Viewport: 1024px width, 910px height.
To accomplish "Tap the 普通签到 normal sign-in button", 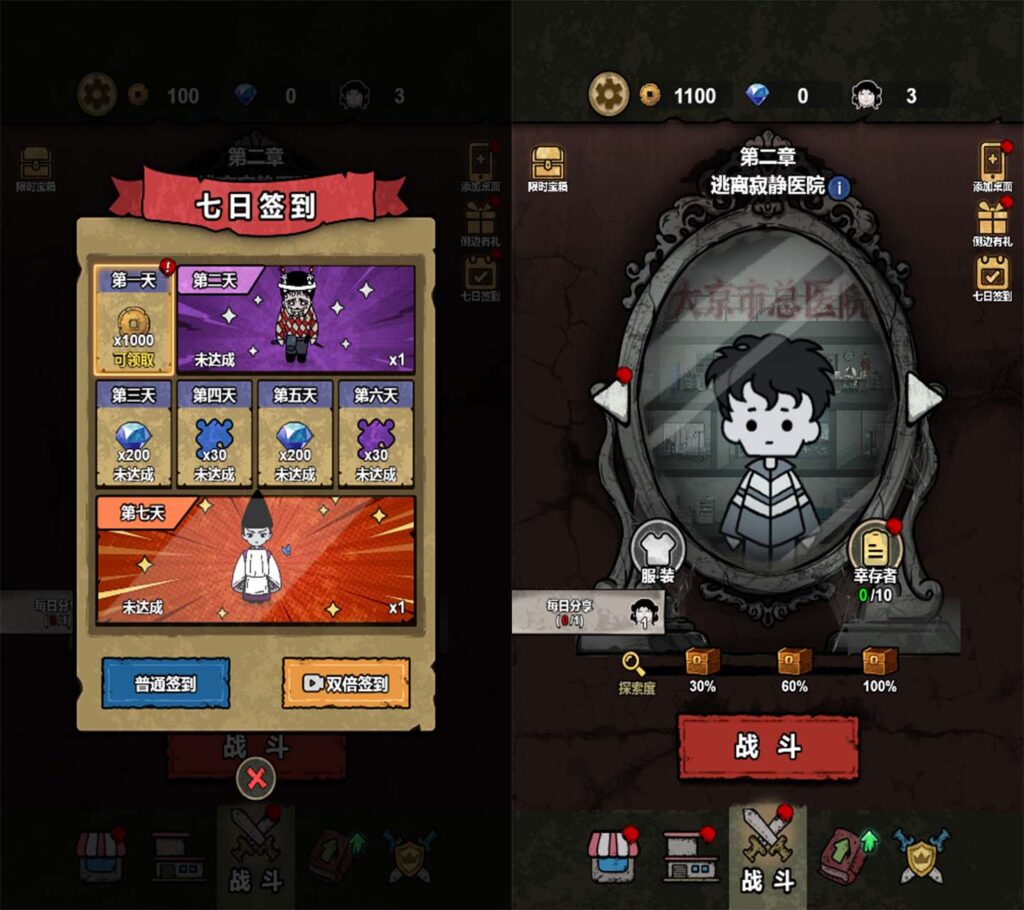I will (x=166, y=684).
